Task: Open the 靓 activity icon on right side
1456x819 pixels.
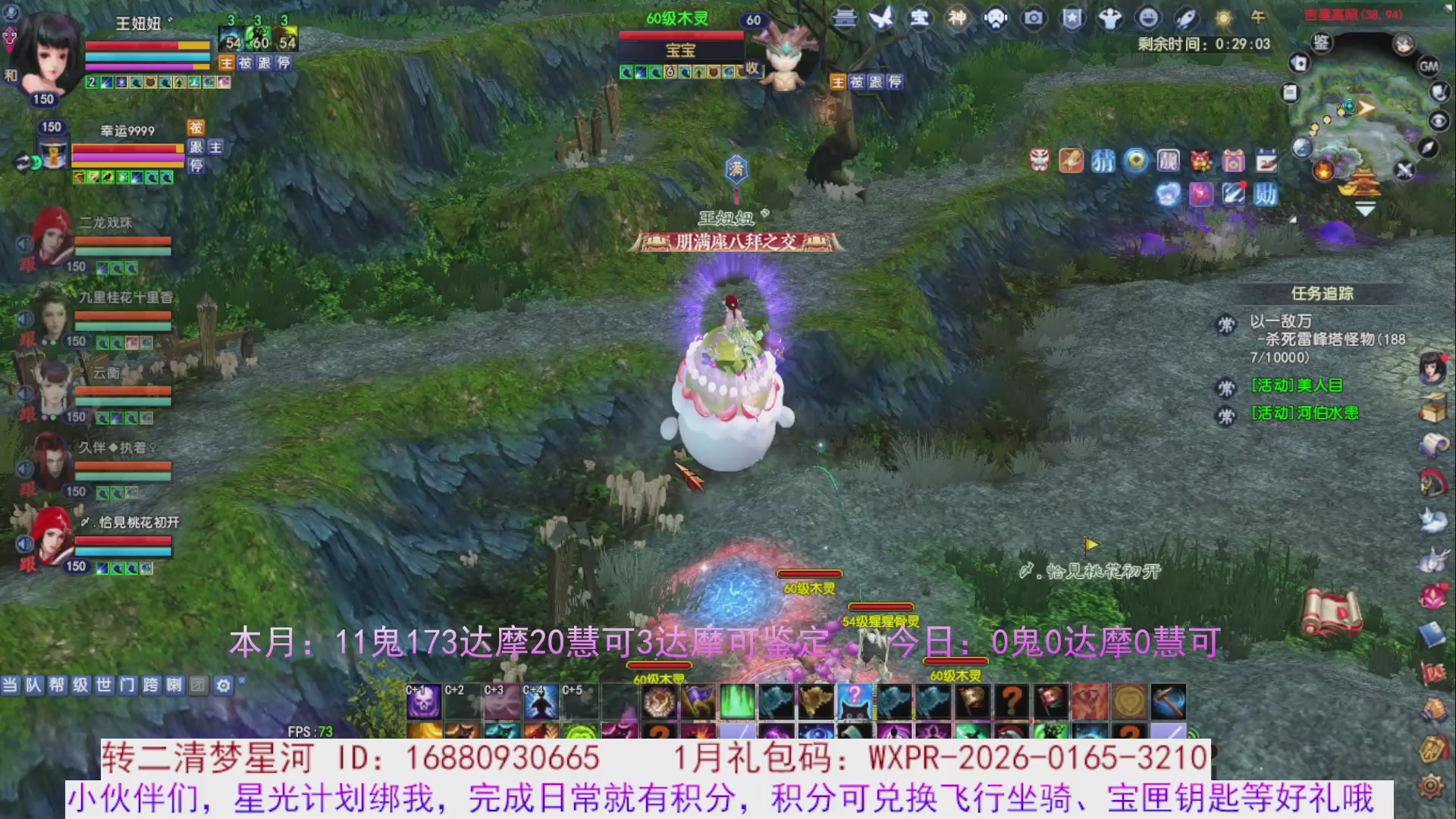Action: (1168, 161)
